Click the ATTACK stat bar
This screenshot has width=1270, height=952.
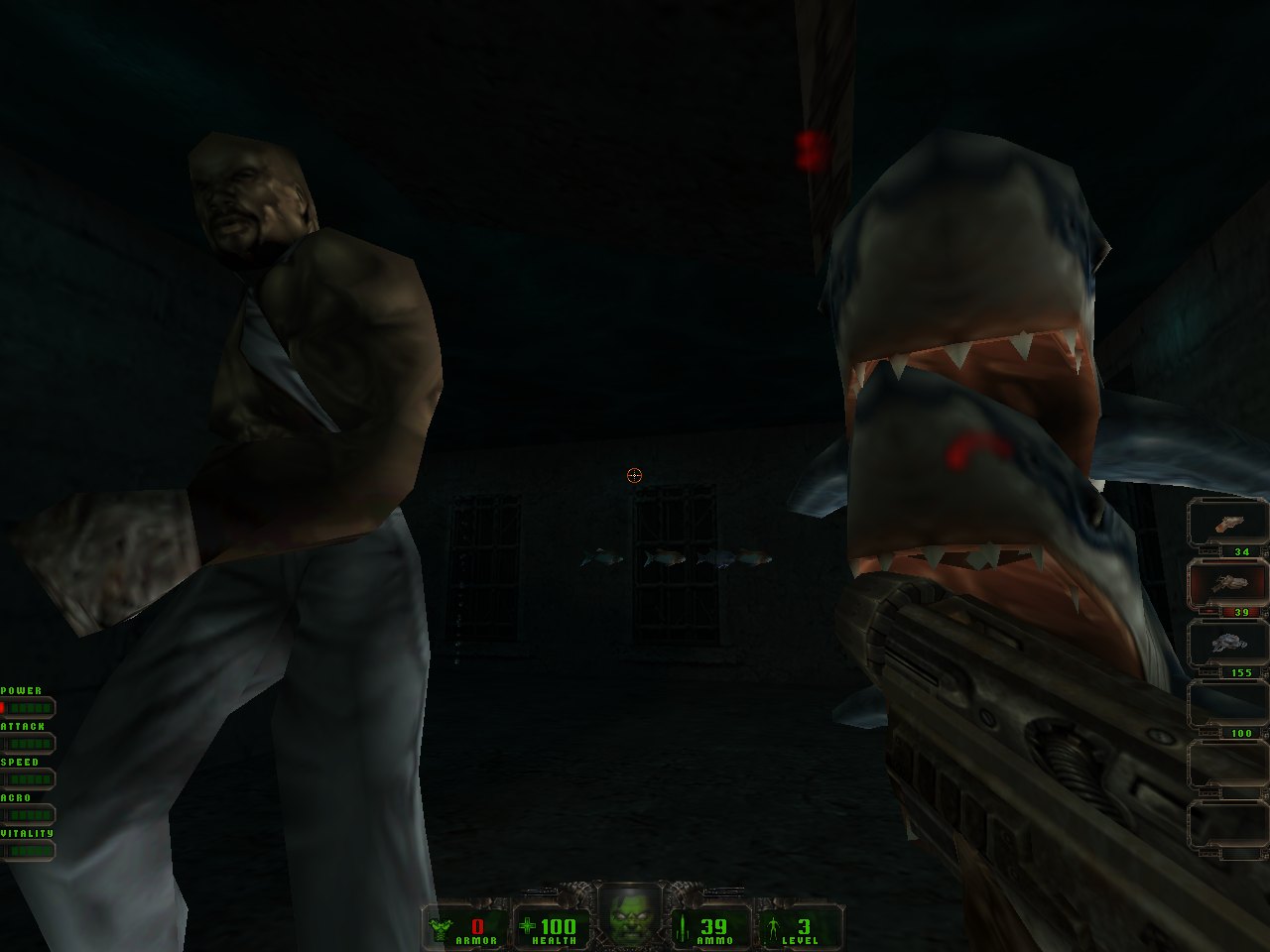[28, 745]
